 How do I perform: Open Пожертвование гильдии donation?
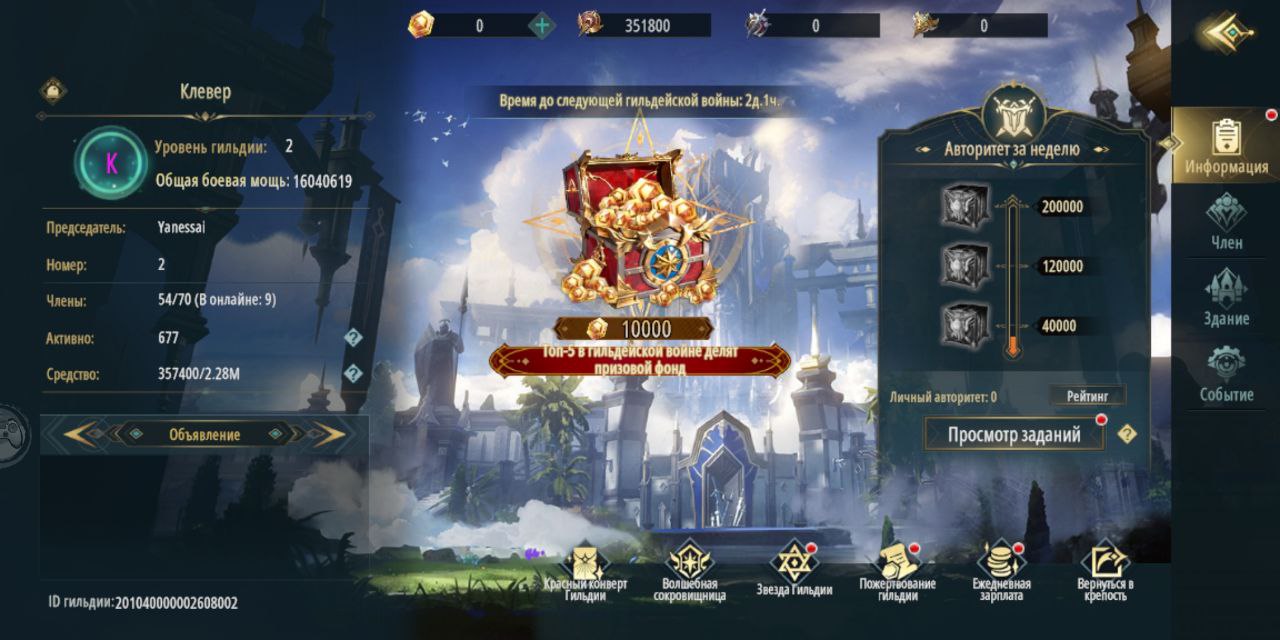coord(898,566)
